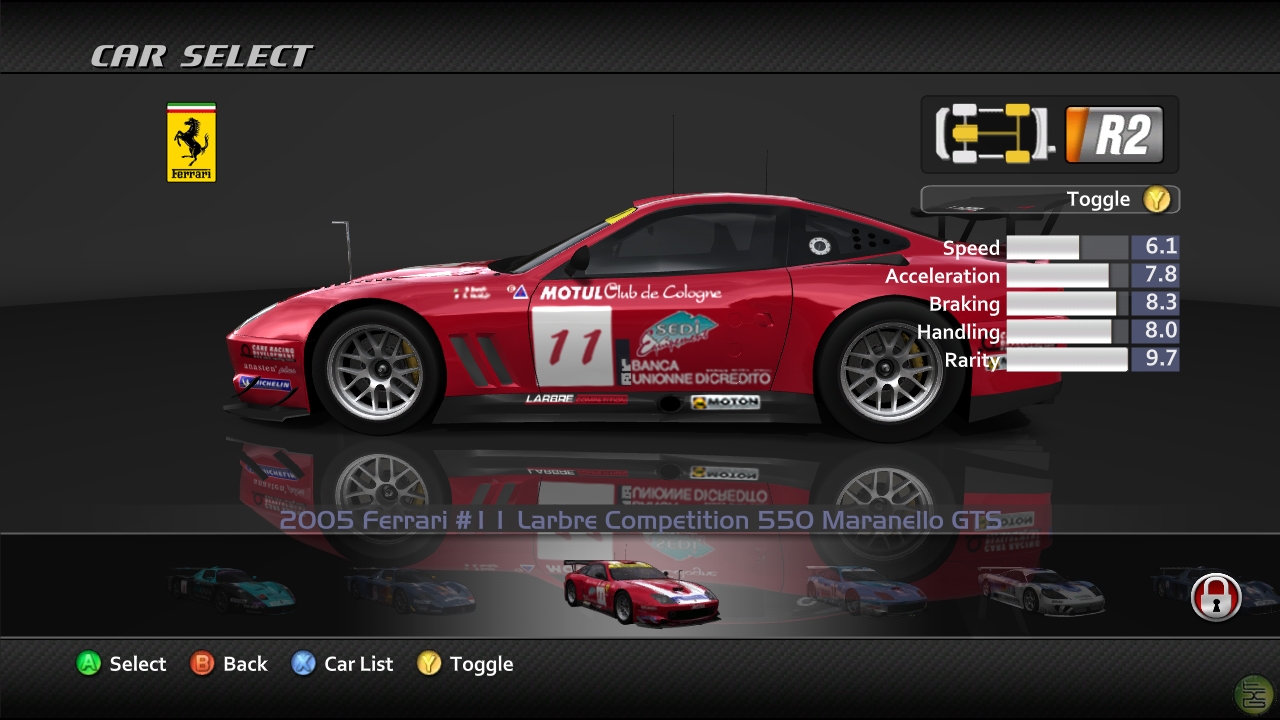Screen dimensions: 1280x720
Task: Click the red padlock locked car icon
Action: 1216,597
